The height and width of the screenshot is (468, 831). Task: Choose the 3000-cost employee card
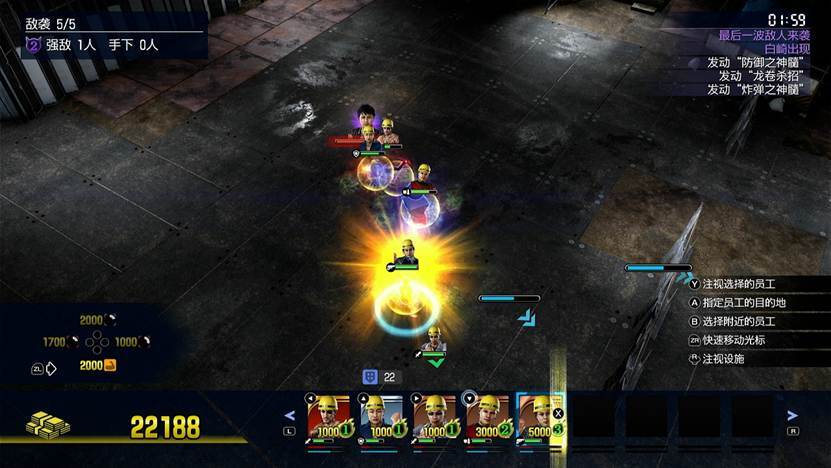pos(488,417)
